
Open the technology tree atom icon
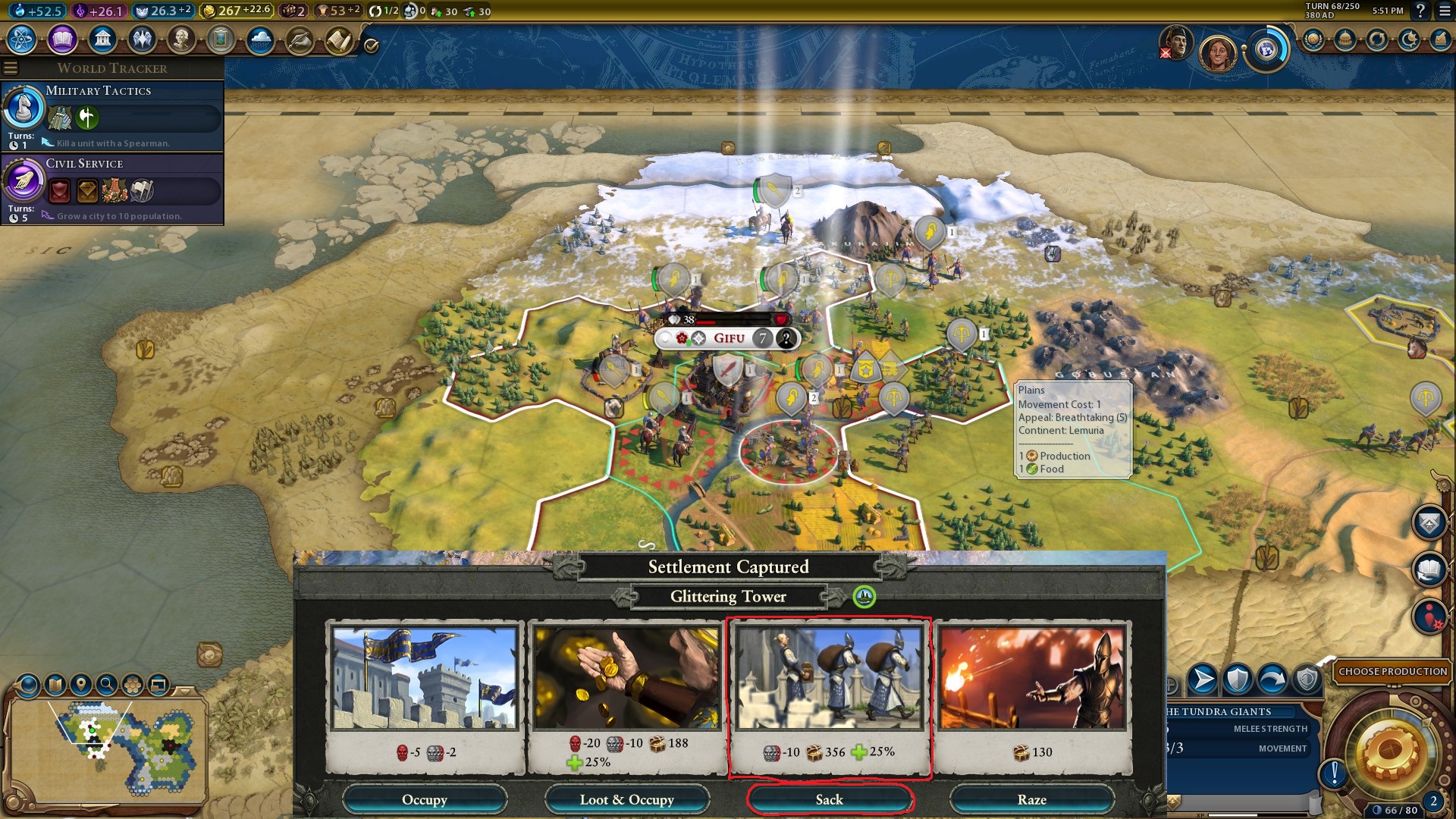22,39
